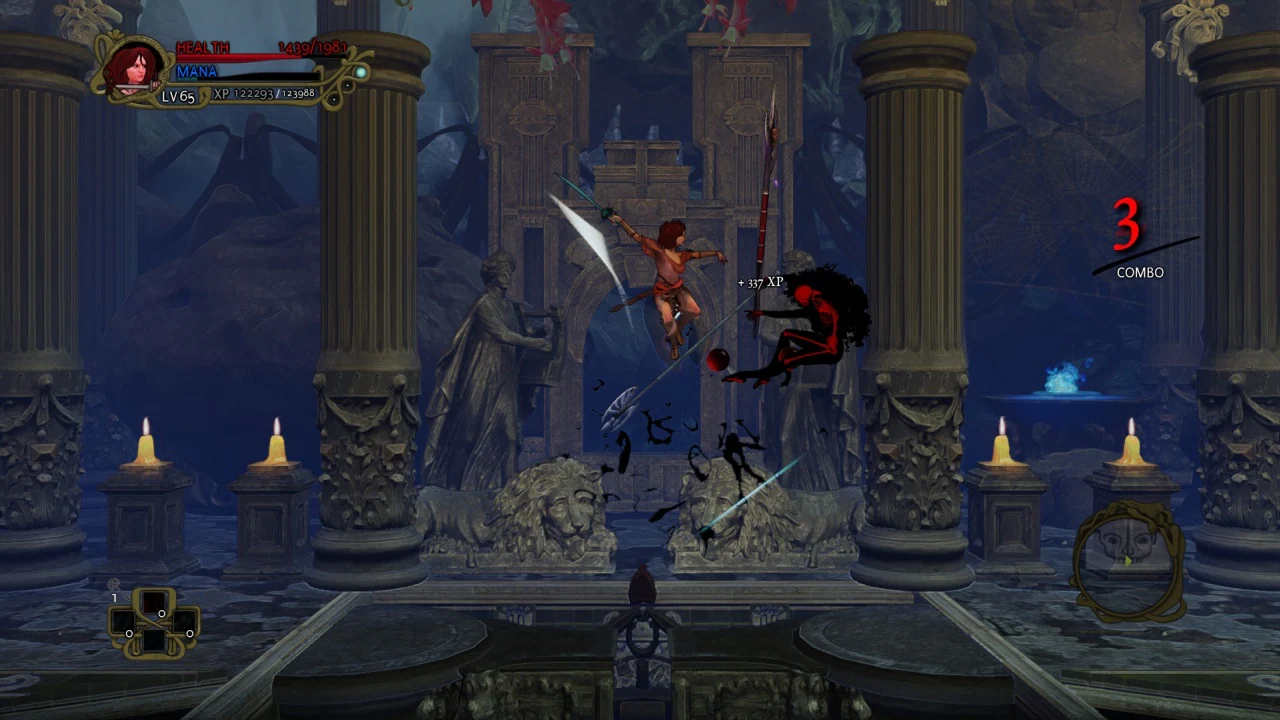Screen dimensions: 1280x720
Task: Click the blue flame on the right pedestal
Action: (1062, 380)
